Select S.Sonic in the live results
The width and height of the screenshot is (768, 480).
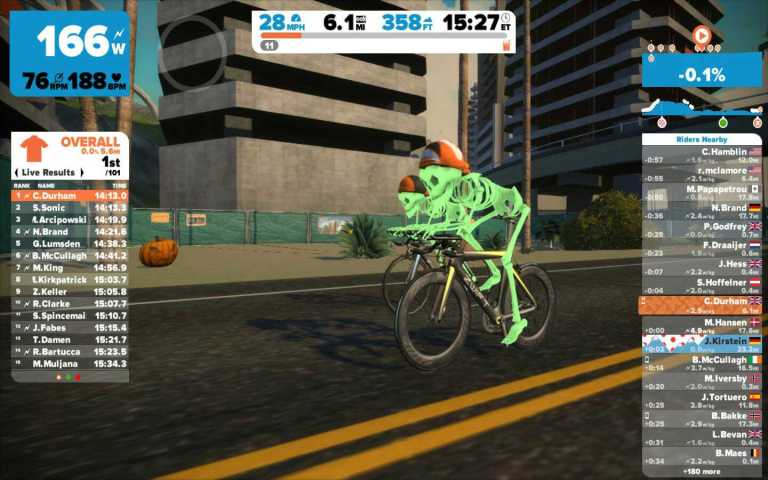(x=70, y=207)
